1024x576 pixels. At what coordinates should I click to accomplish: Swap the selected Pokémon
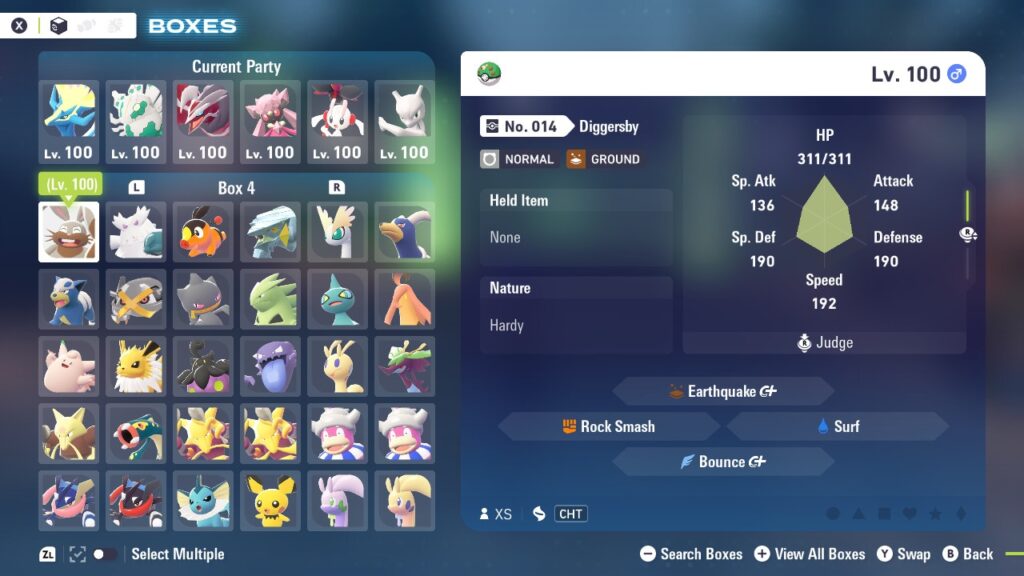click(x=903, y=554)
